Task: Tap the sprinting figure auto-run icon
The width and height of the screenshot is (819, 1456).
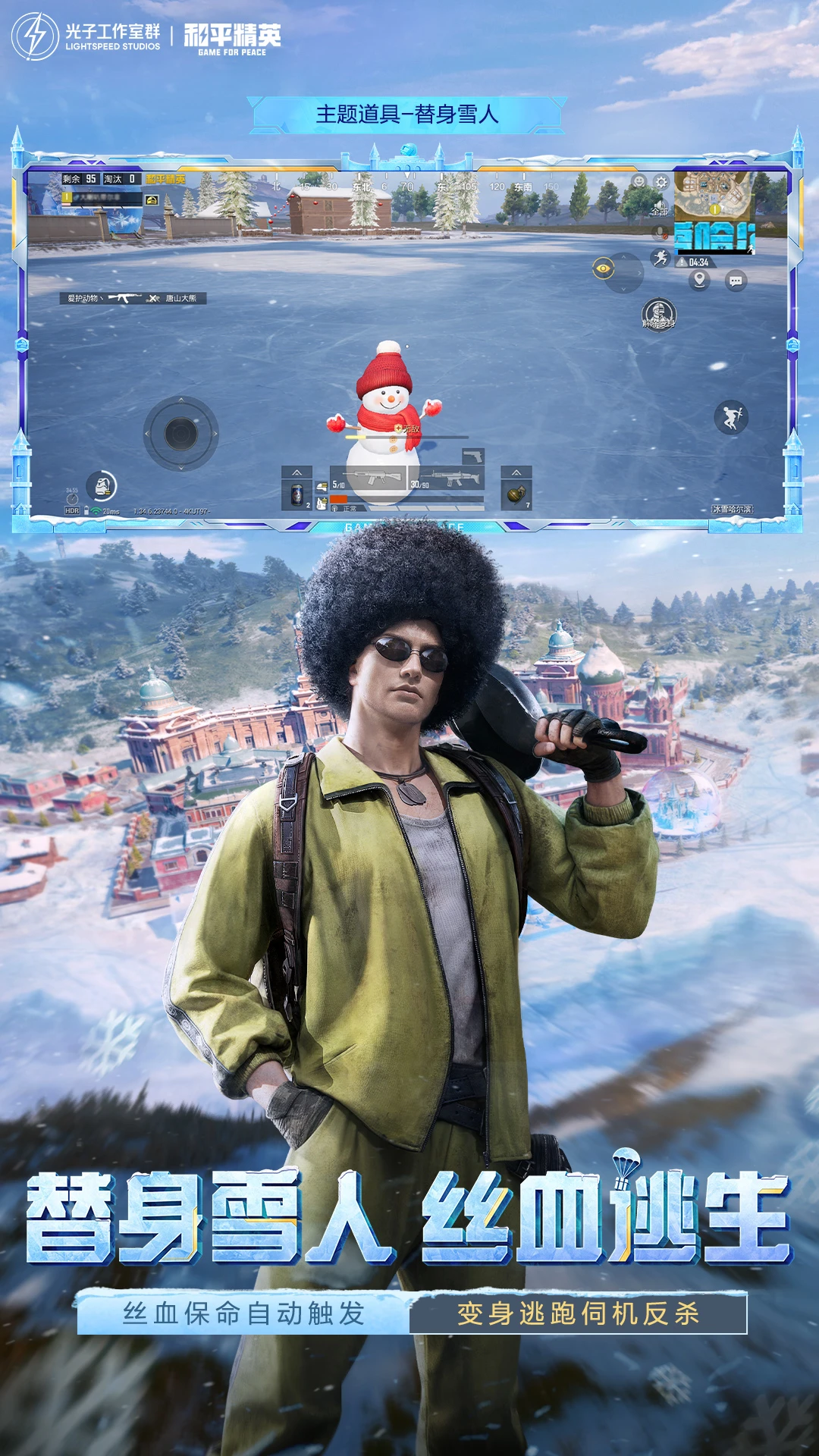Action: coord(661,258)
